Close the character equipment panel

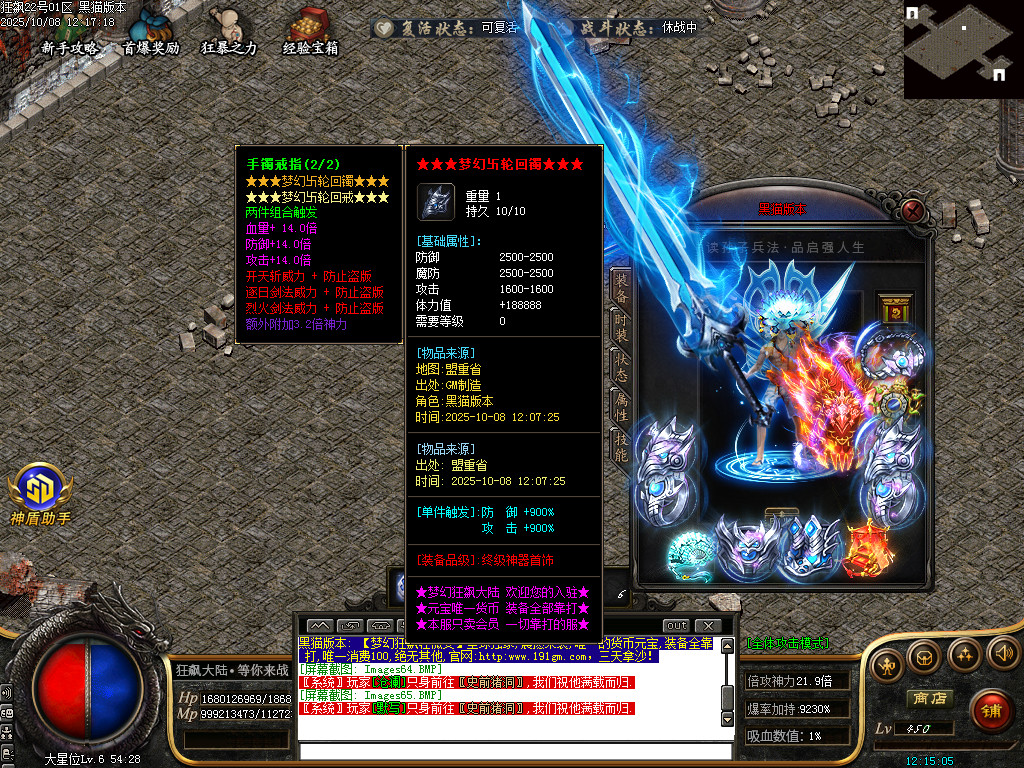coord(912,210)
